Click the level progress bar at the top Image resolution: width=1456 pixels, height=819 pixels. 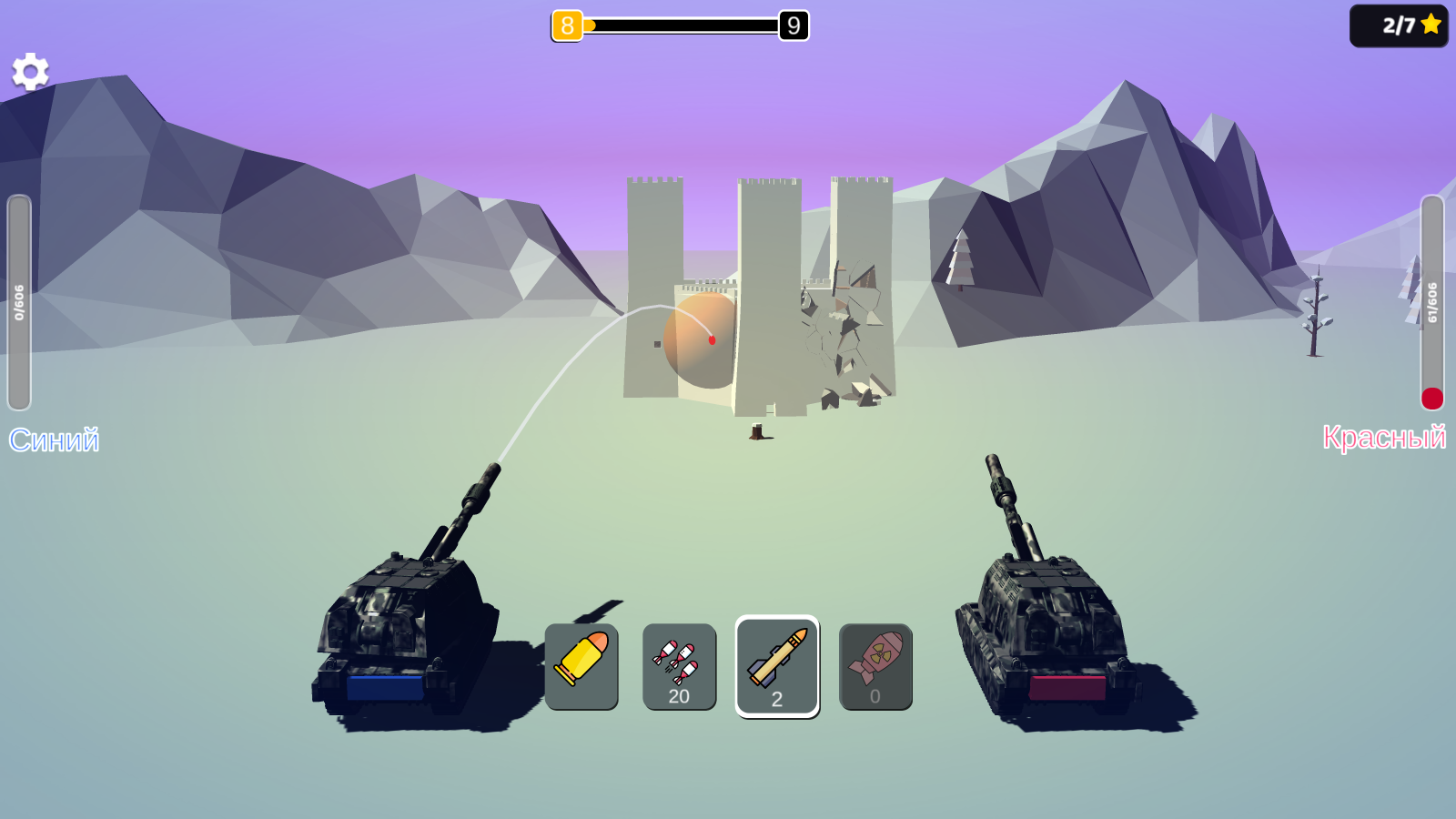click(682, 26)
